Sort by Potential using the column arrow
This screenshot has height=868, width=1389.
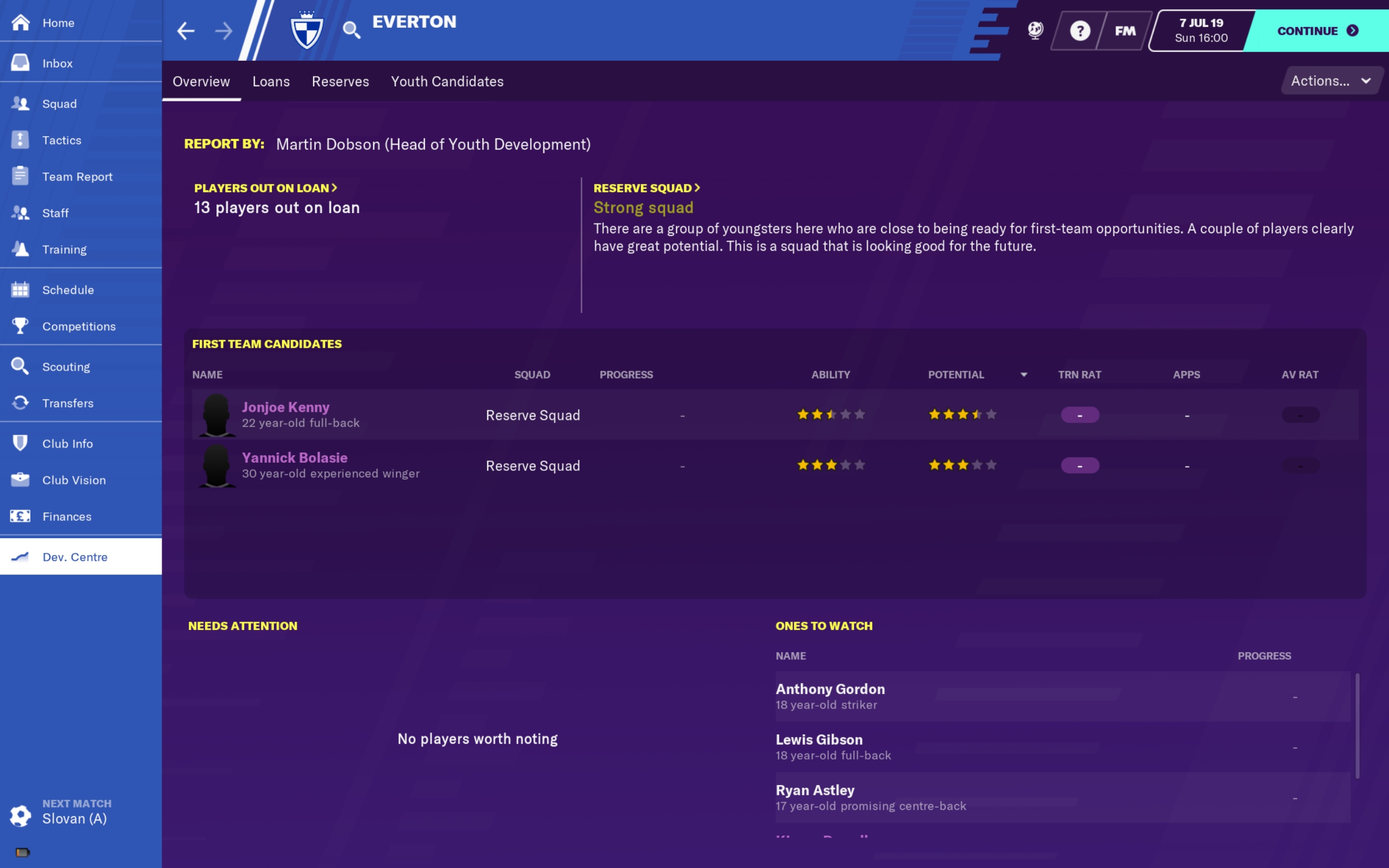coord(1025,374)
